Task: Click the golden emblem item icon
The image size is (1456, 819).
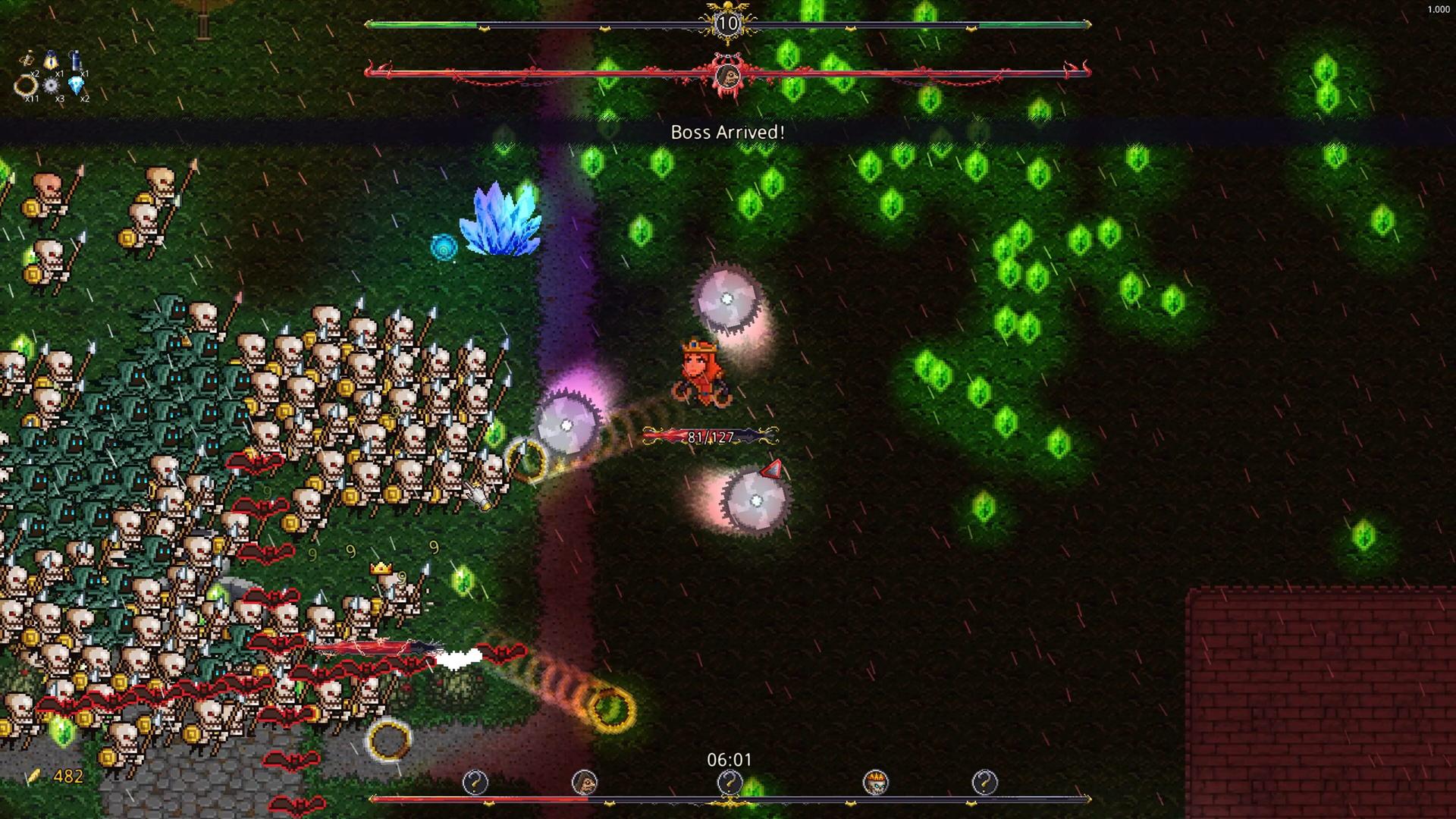Action: 27,59
